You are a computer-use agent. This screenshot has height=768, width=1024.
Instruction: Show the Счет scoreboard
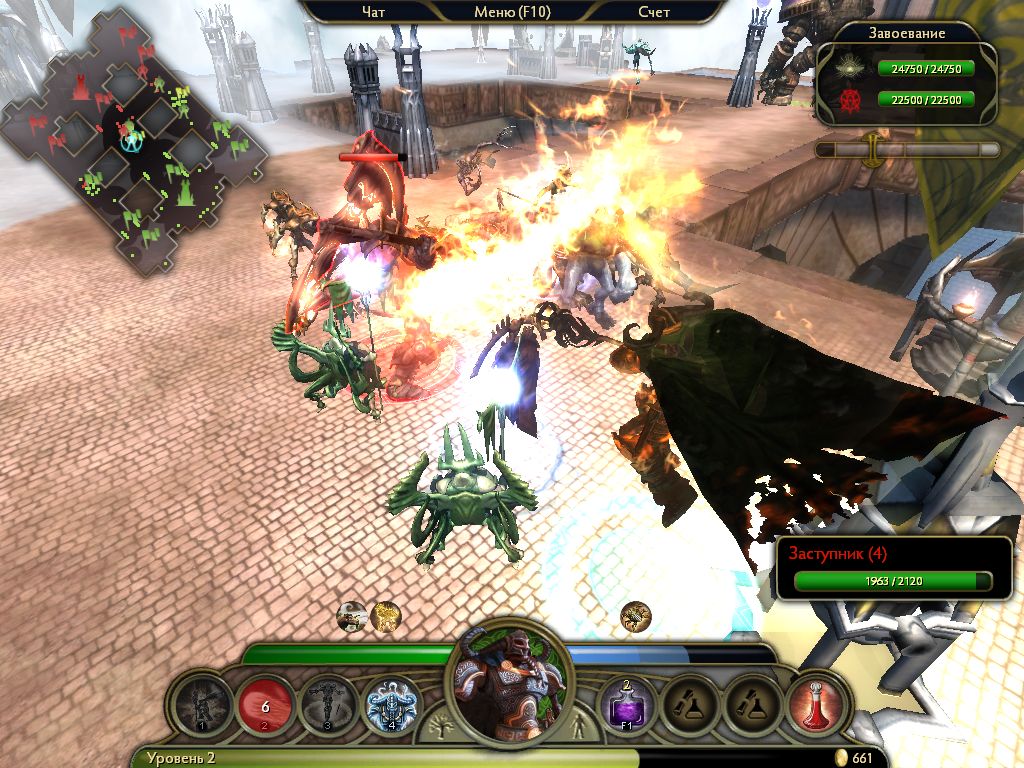(x=653, y=12)
